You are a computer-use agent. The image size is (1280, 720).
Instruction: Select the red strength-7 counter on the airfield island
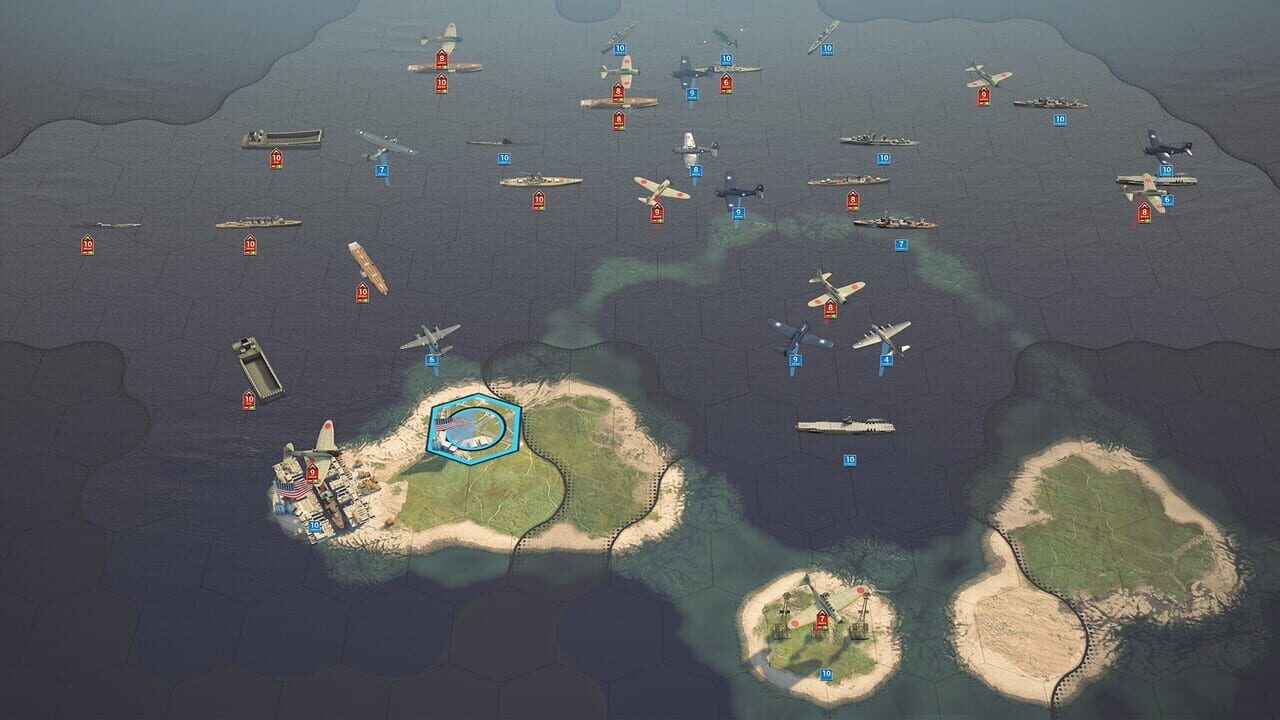[x=822, y=619]
